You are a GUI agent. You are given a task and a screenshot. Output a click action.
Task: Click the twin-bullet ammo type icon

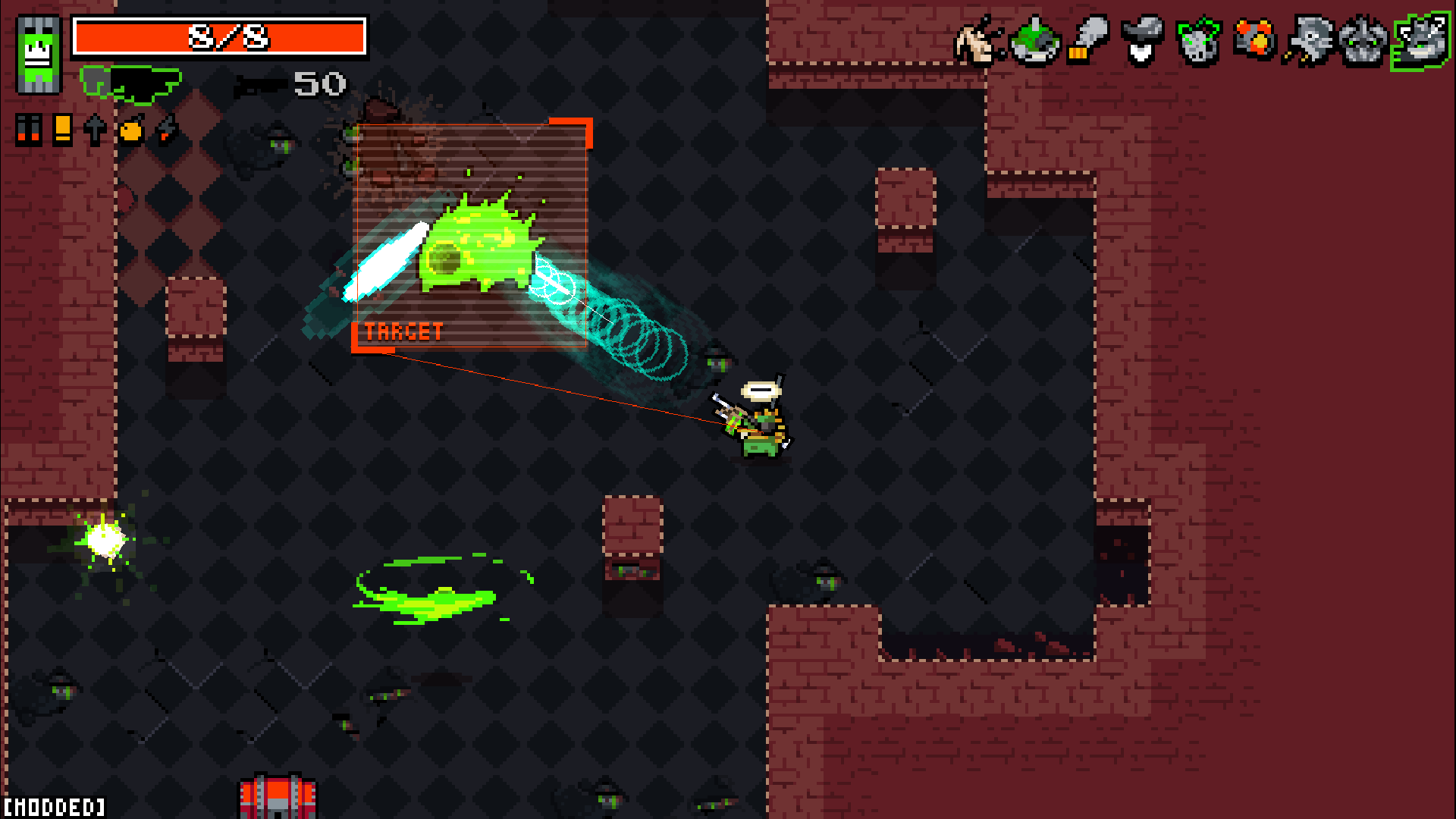28,130
